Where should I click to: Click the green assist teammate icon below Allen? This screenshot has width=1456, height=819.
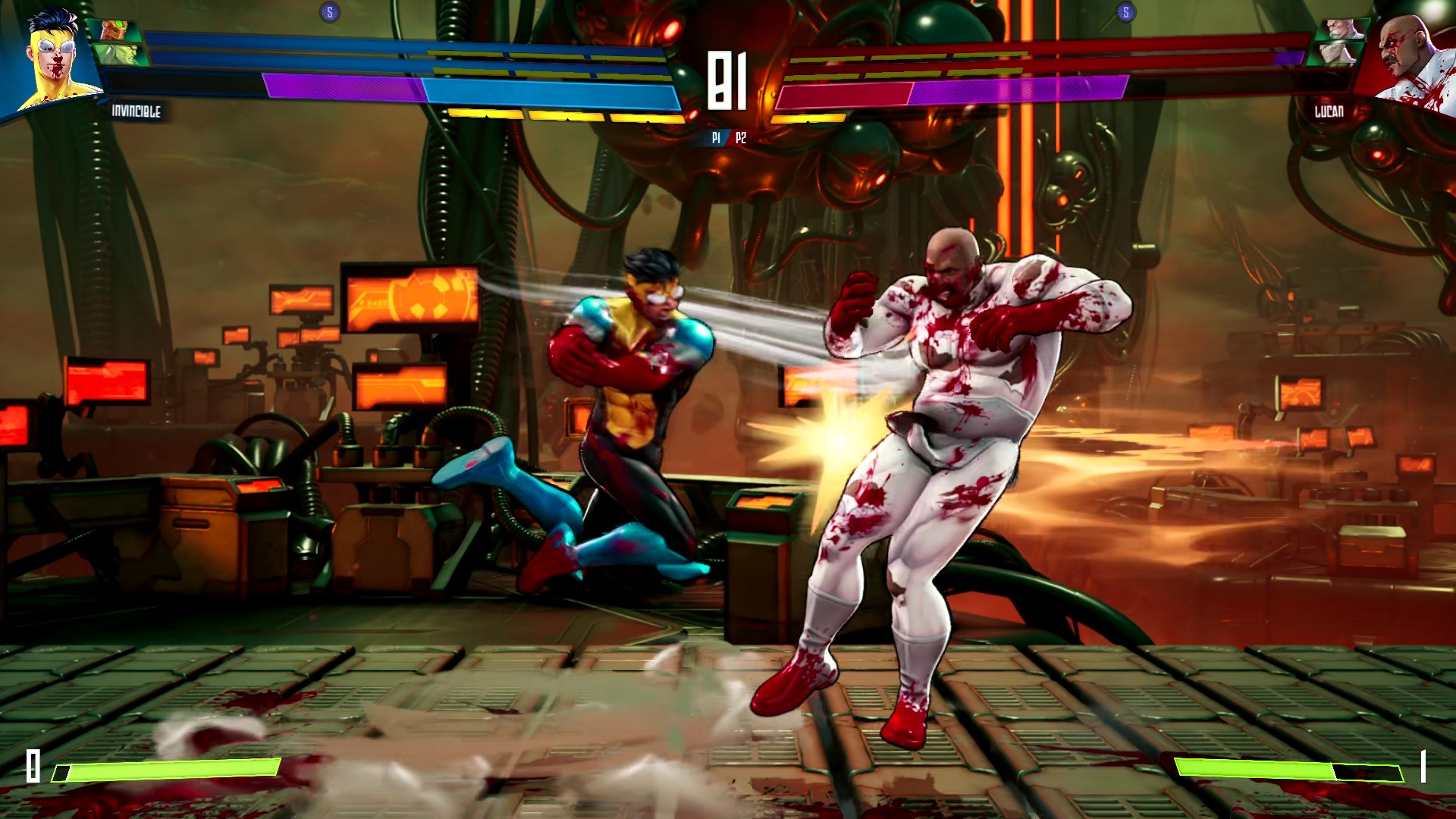pos(115,55)
